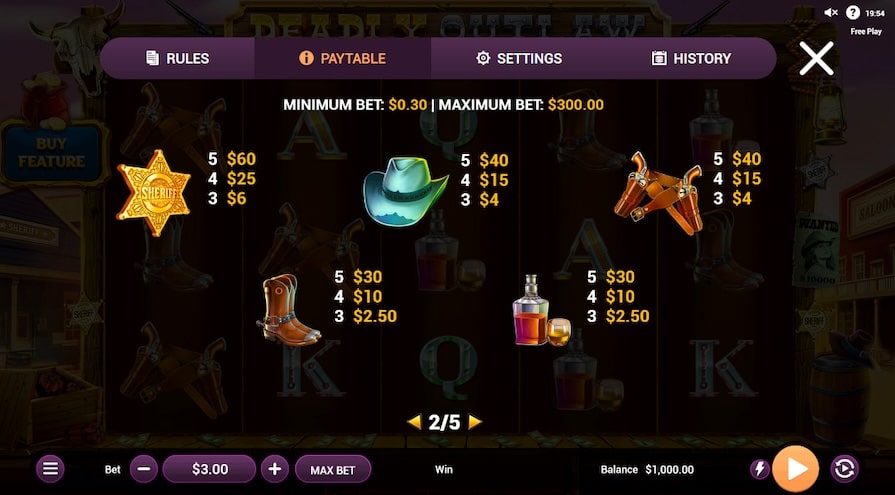This screenshot has width=895, height=495.
Task: Decrease the bet with the minus button
Action: 144,468
